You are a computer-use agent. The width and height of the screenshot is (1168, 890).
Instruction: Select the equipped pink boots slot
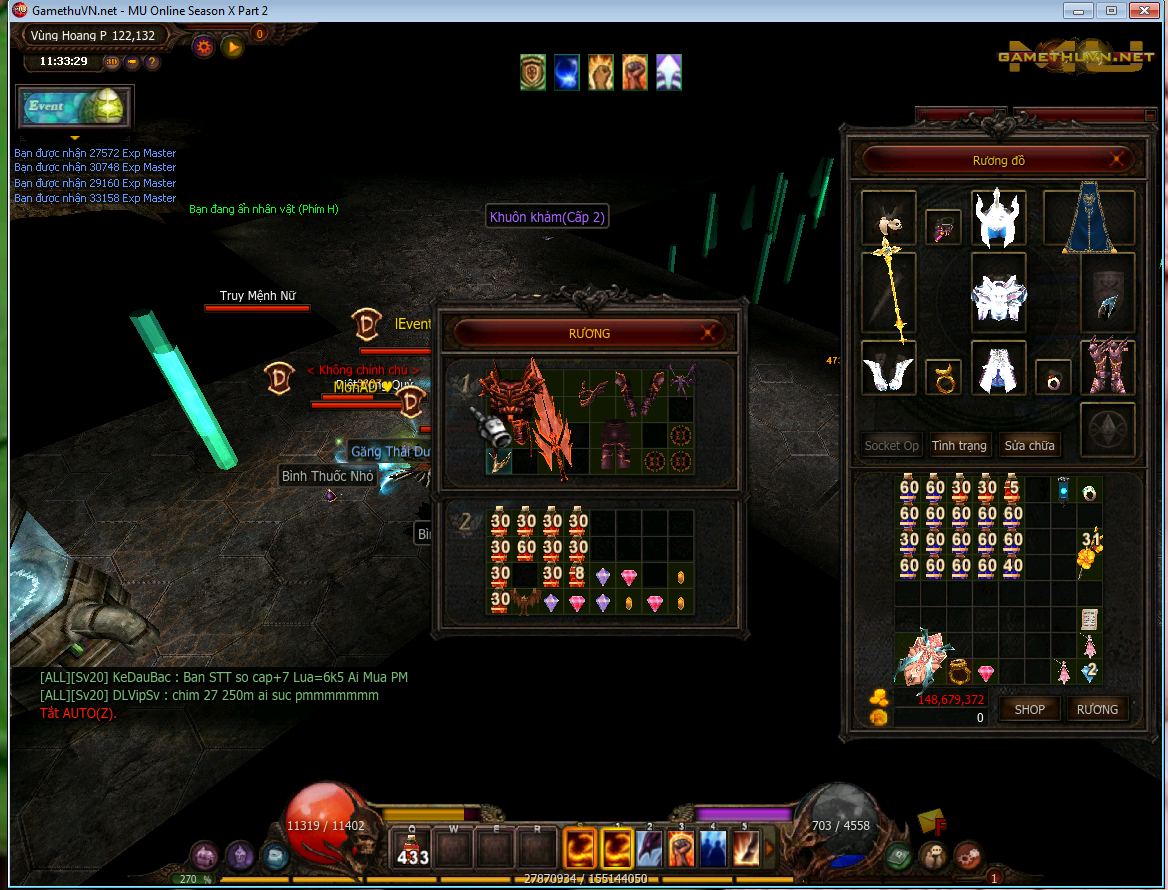(1107, 367)
